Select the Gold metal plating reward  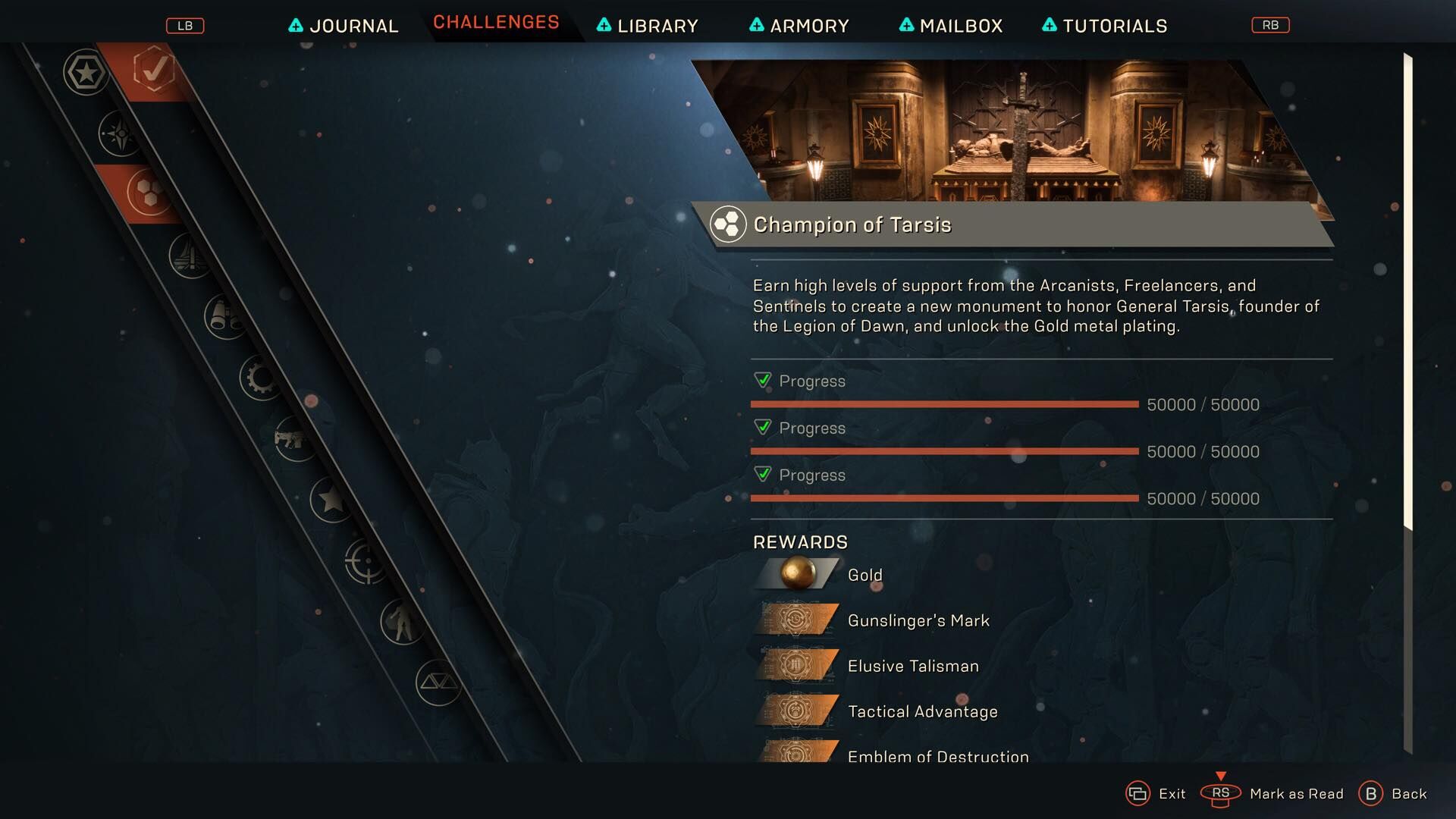pyautogui.click(x=864, y=575)
